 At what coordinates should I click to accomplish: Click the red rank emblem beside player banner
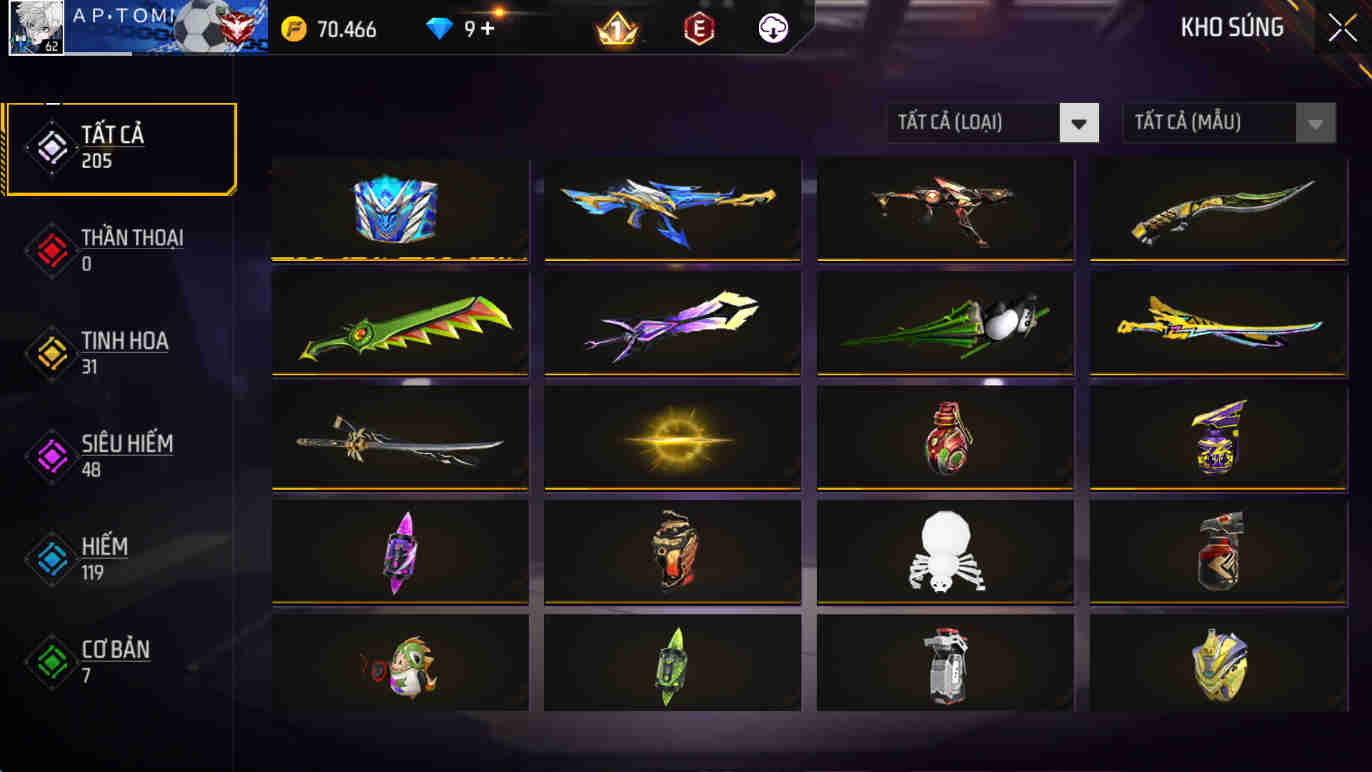point(237,29)
